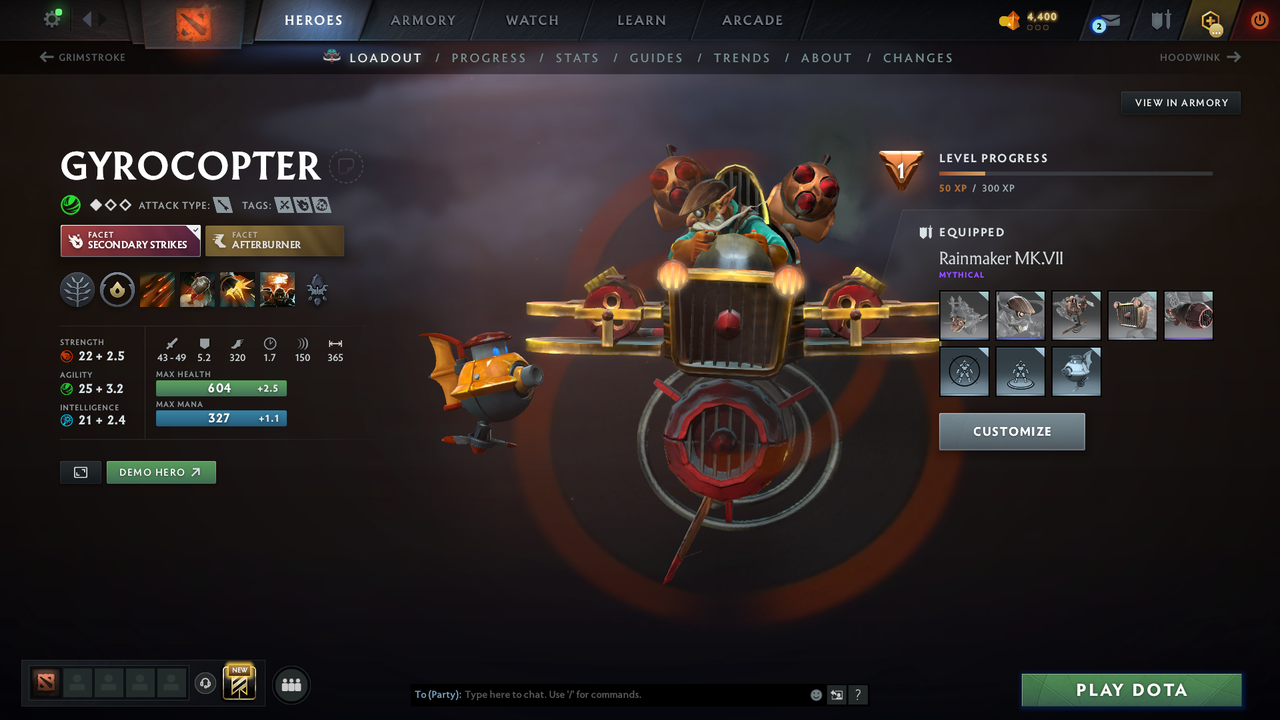
Task: Open the power button menu
Action: pyautogui.click(x=1259, y=19)
